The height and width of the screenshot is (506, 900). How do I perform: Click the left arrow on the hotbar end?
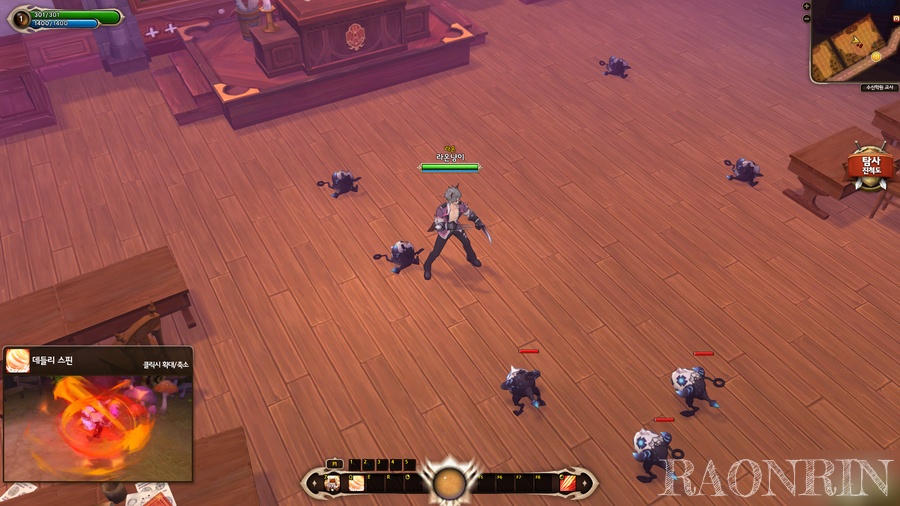(312, 484)
